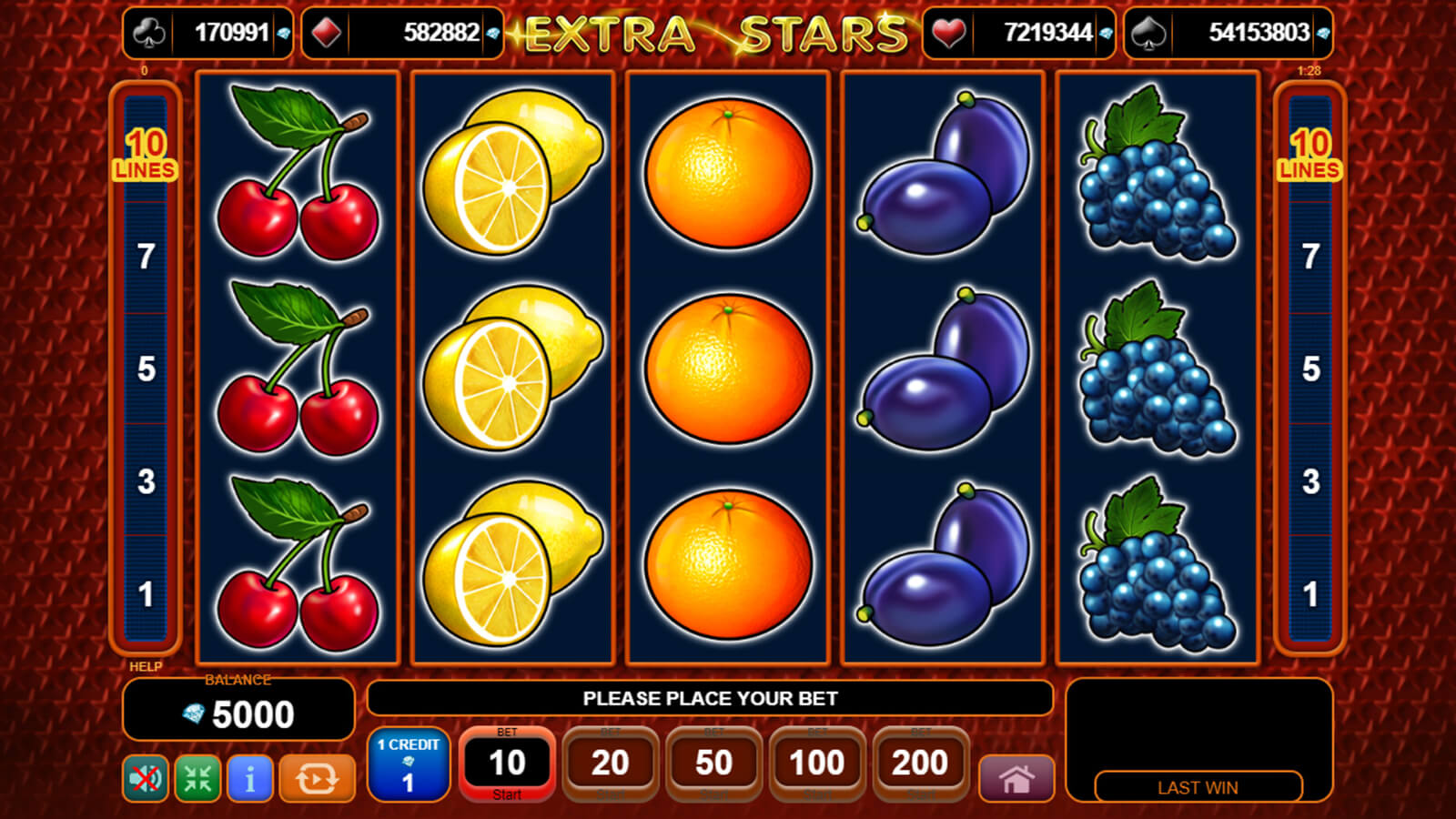The height and width of the screenshot is (819, 1456).
Task: Change the 1 Credit denomination
Action: (x=408, y=764)
